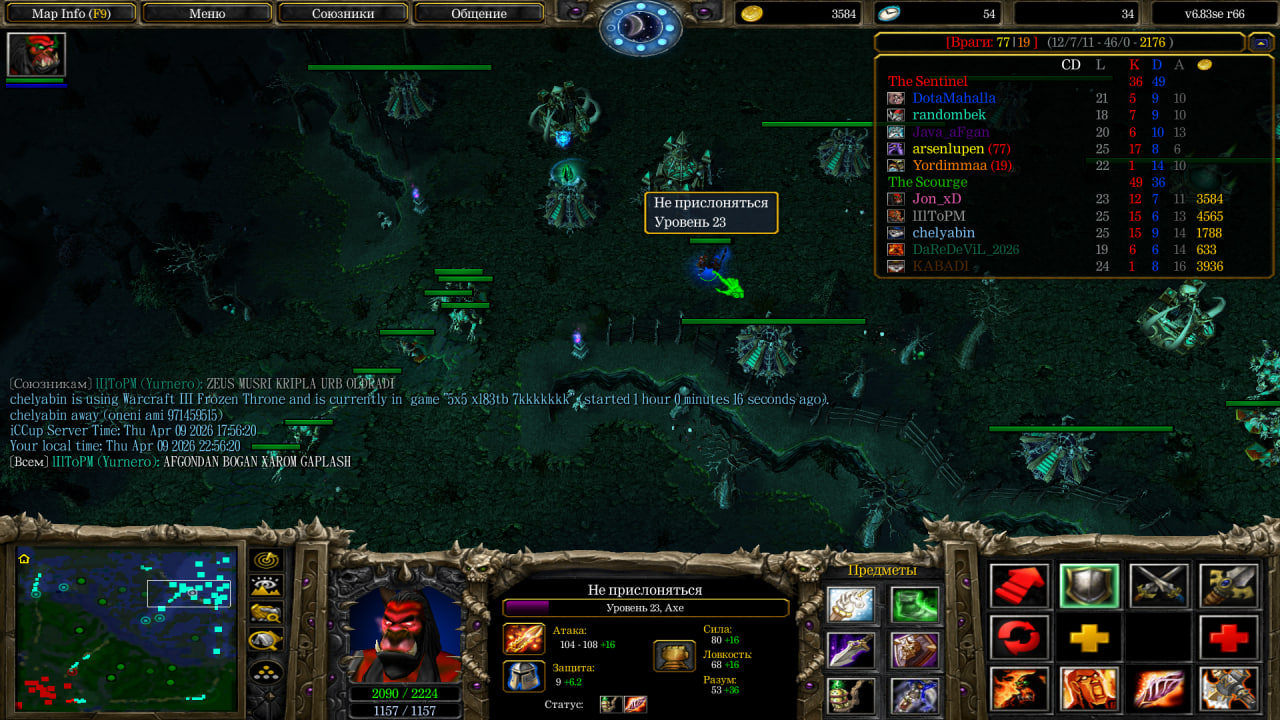Image resolution: width=1280 pixels, height=720 pixels.
Task: Toggle the formation movement button
Action: (266, 671)
